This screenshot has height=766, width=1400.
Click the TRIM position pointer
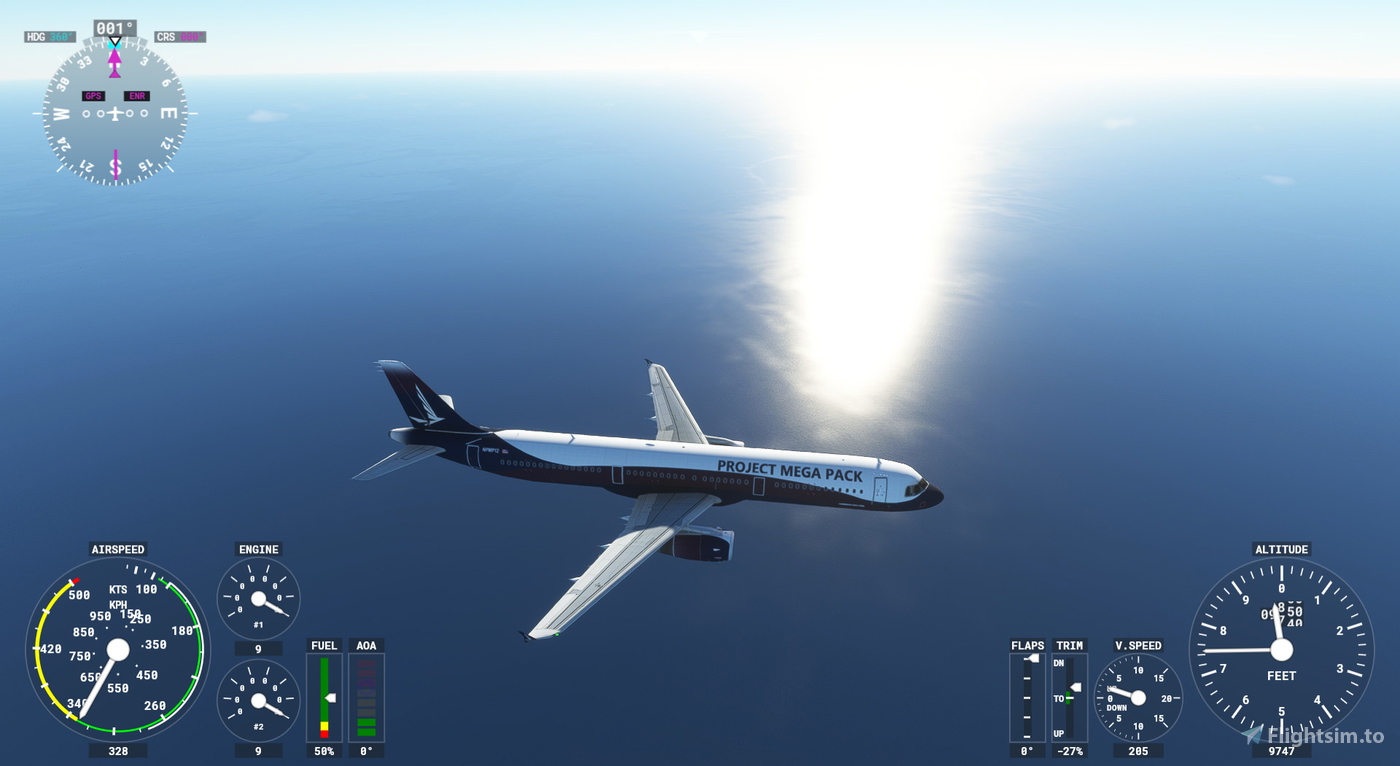tap(1077, 685)
